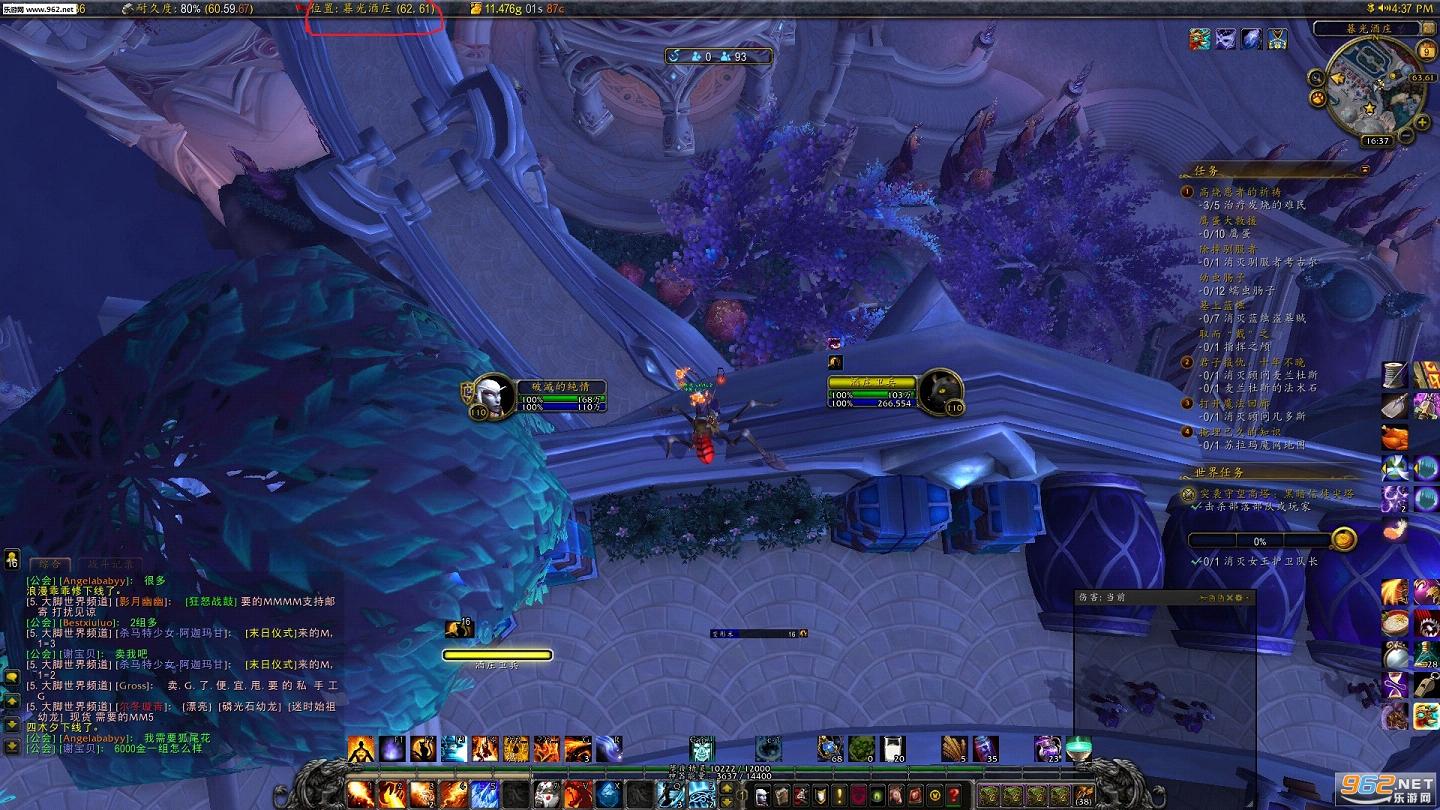Open the social friends button above chat

12,560
